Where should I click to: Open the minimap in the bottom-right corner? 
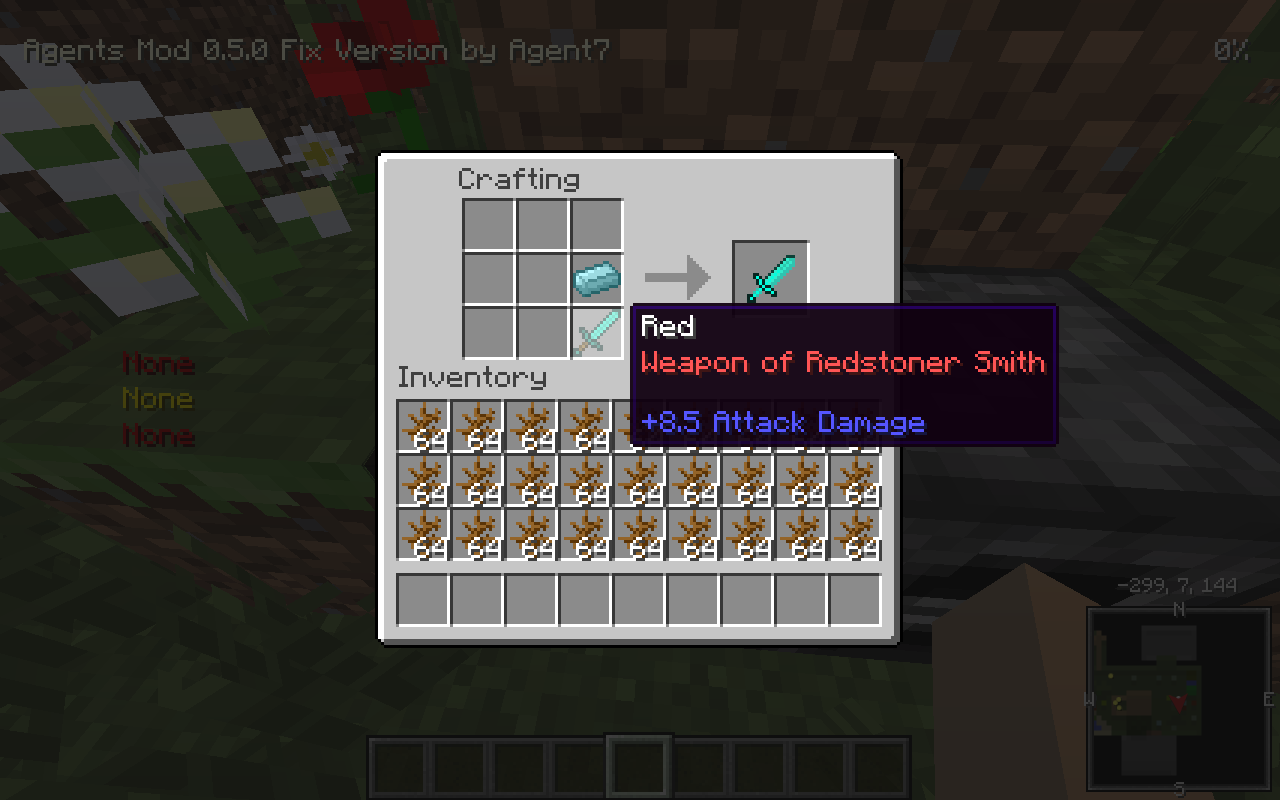pos(1178,695)
